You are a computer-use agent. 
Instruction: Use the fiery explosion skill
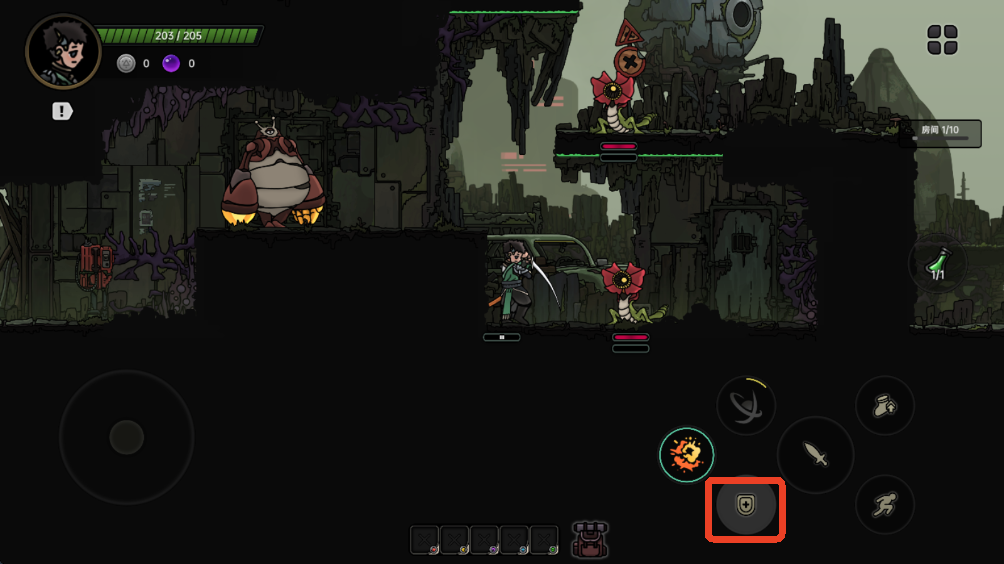[x=686, y=455]
